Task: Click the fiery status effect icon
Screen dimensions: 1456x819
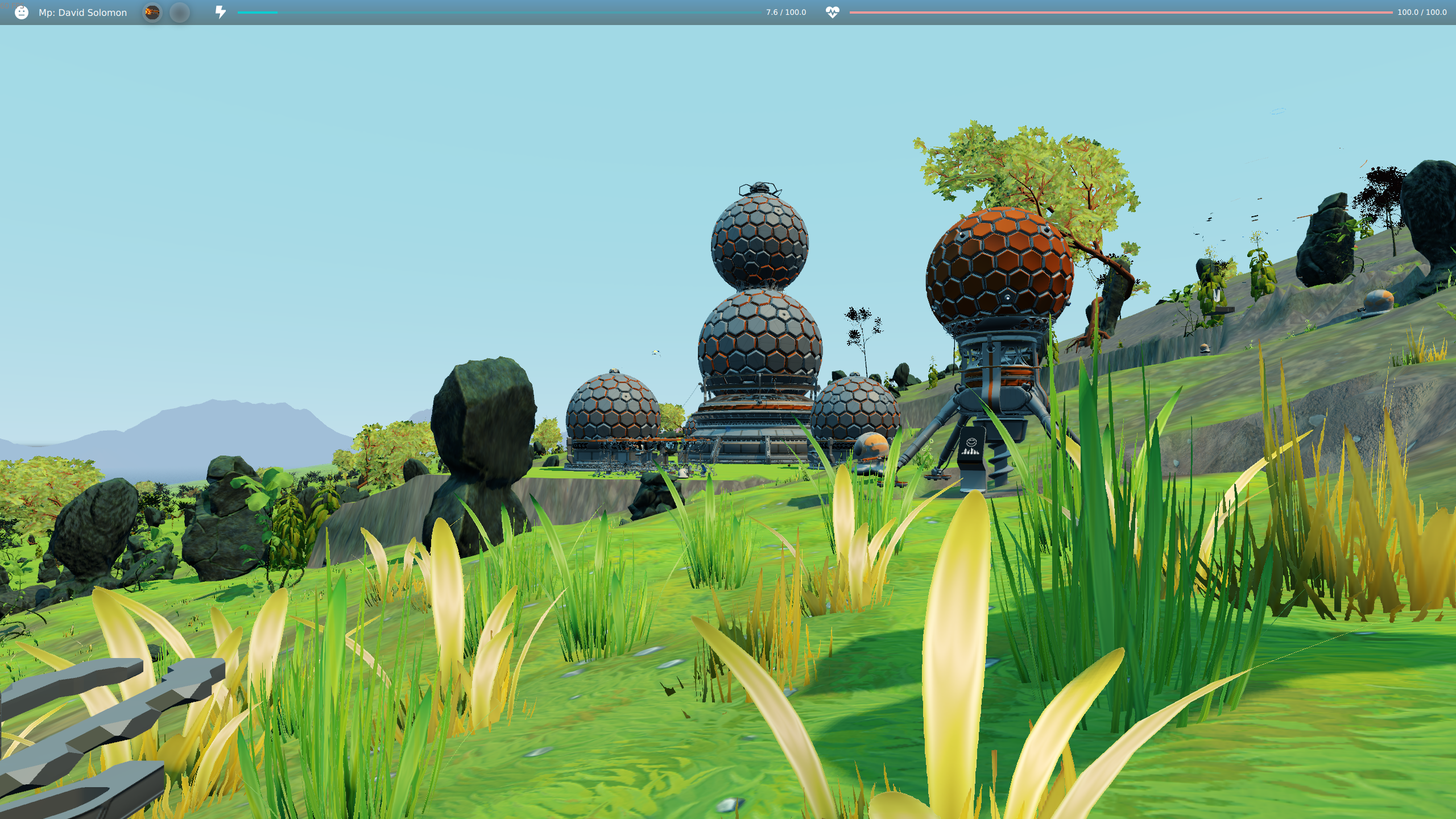Action: (x=151, y=13)
